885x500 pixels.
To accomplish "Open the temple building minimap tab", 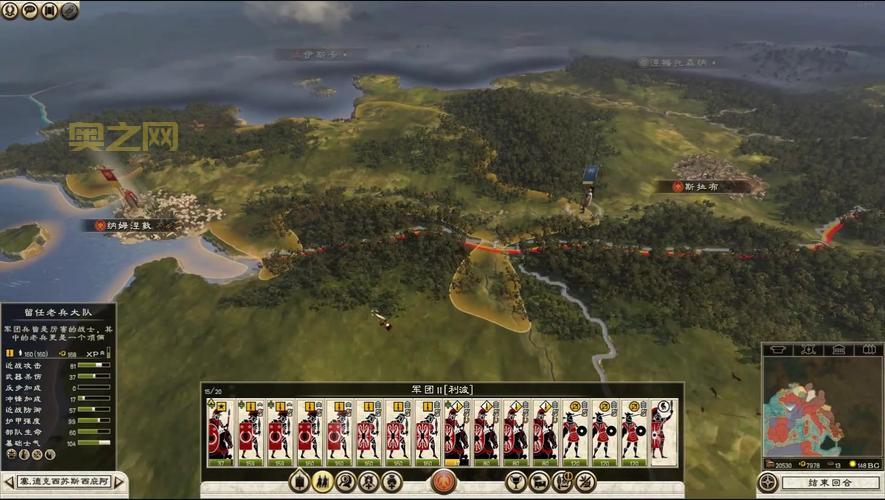I will click(x=841, y=350).
